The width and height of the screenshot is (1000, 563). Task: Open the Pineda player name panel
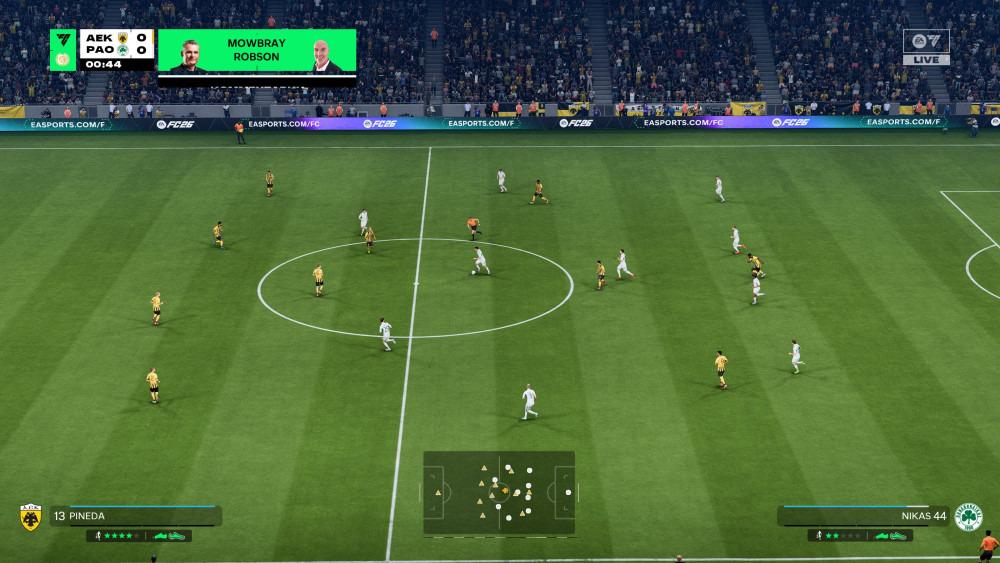(135, 516)
